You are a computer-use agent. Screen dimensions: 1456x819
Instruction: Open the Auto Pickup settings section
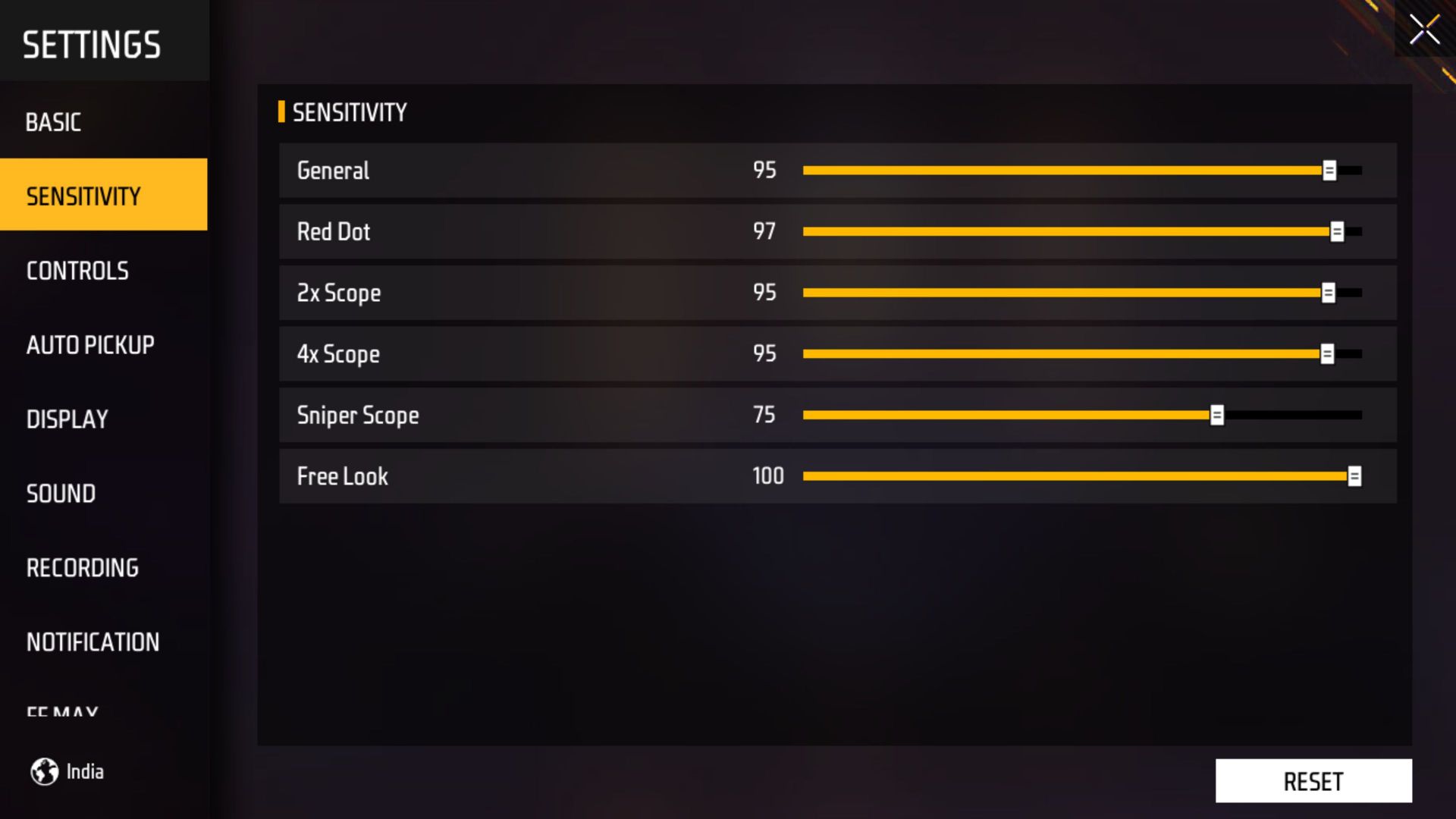[x=91, y=345]
